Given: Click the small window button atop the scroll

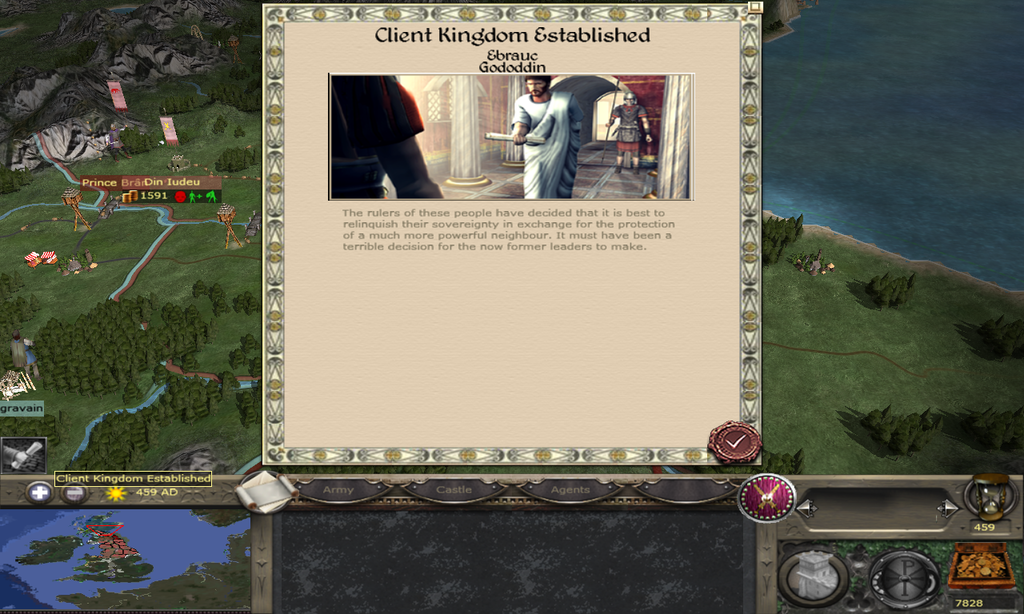Looking at the screenshot, I should tap(755, 6).
